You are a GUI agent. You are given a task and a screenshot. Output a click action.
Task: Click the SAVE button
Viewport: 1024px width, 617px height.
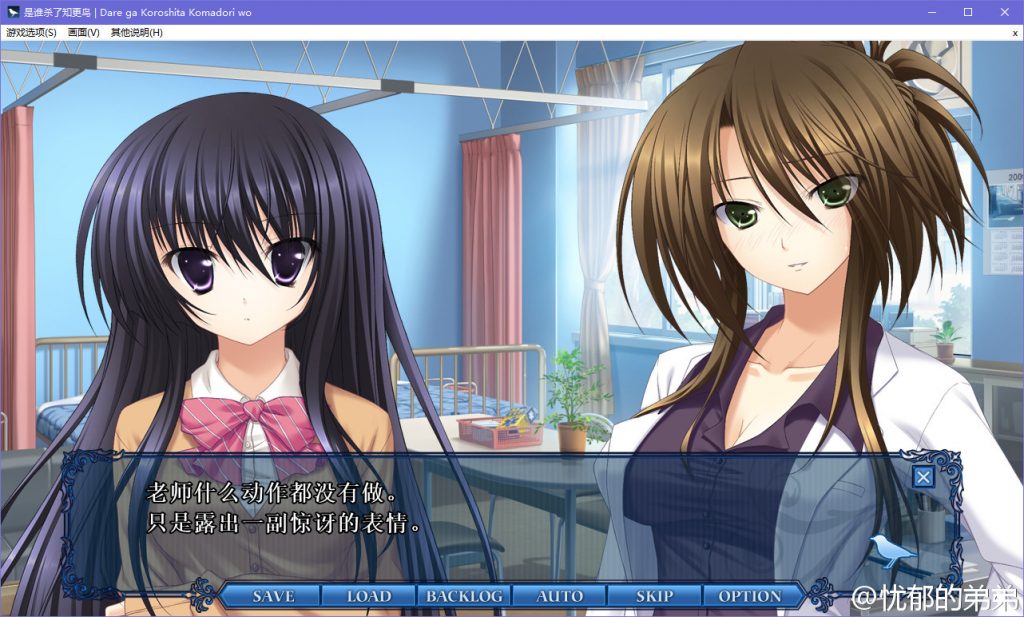(x=273, y=596)
